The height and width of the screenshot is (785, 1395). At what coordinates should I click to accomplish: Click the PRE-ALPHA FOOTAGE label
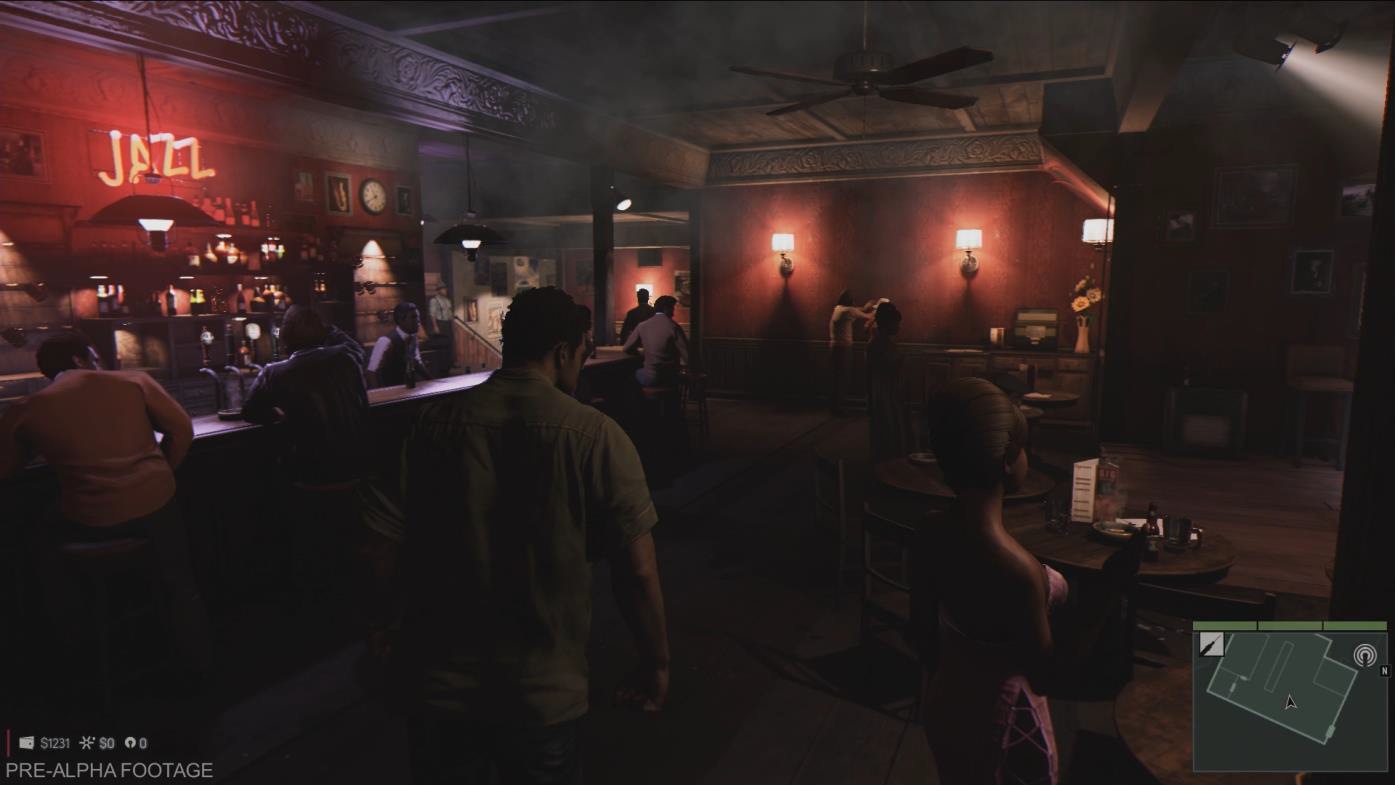pyautogui.click(x=107, y=769)
